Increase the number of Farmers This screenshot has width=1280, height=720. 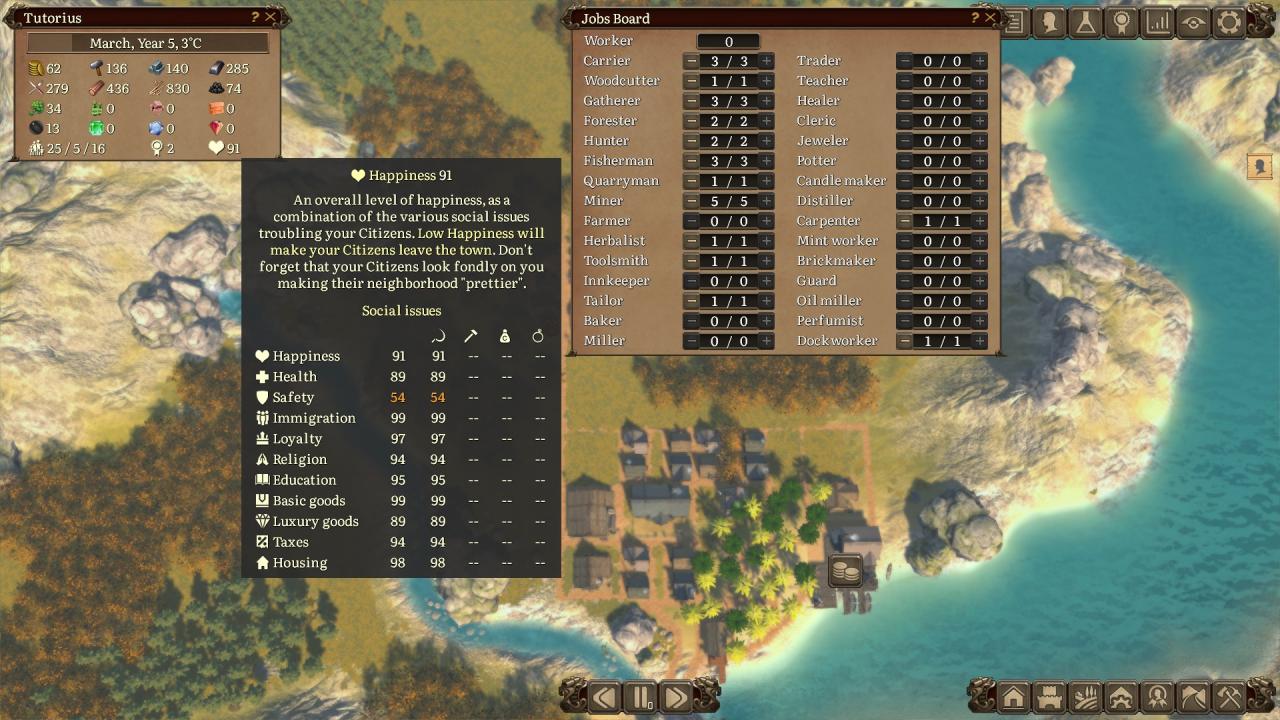point(766,221)
